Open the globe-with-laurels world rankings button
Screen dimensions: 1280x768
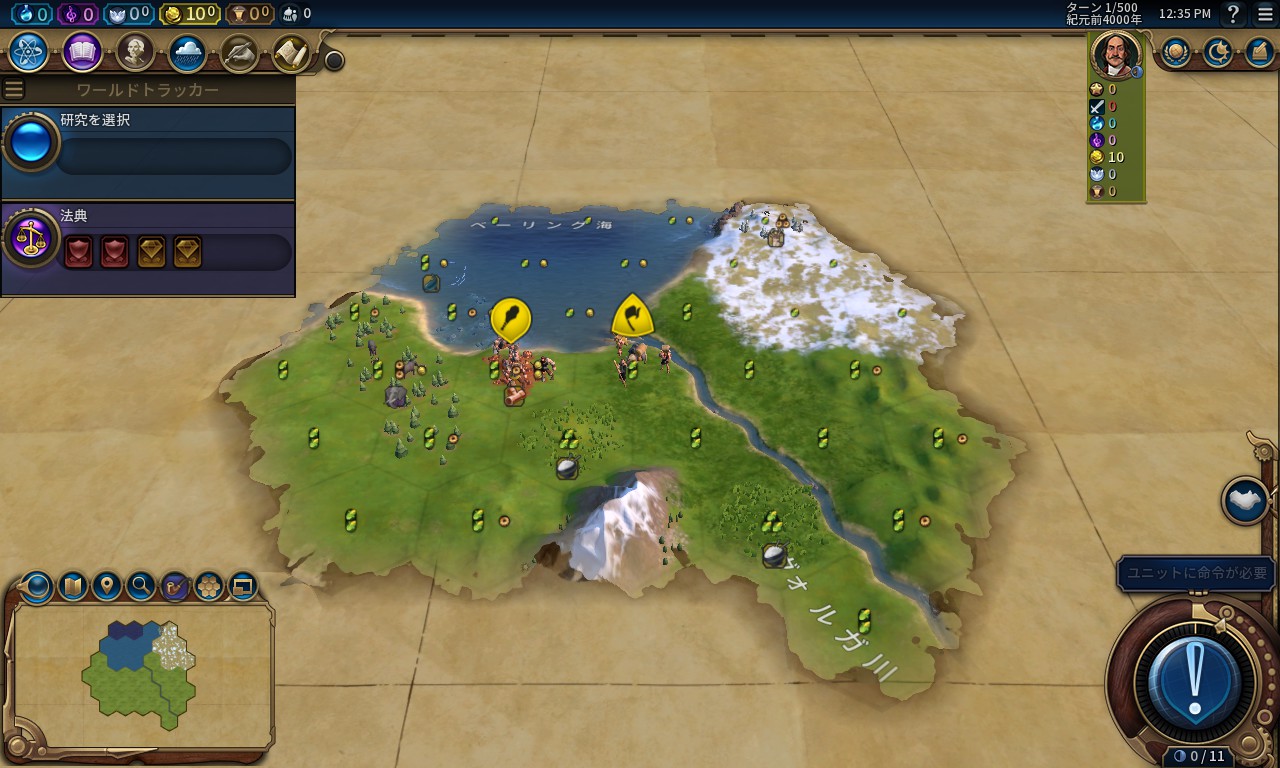[1175, 52]
